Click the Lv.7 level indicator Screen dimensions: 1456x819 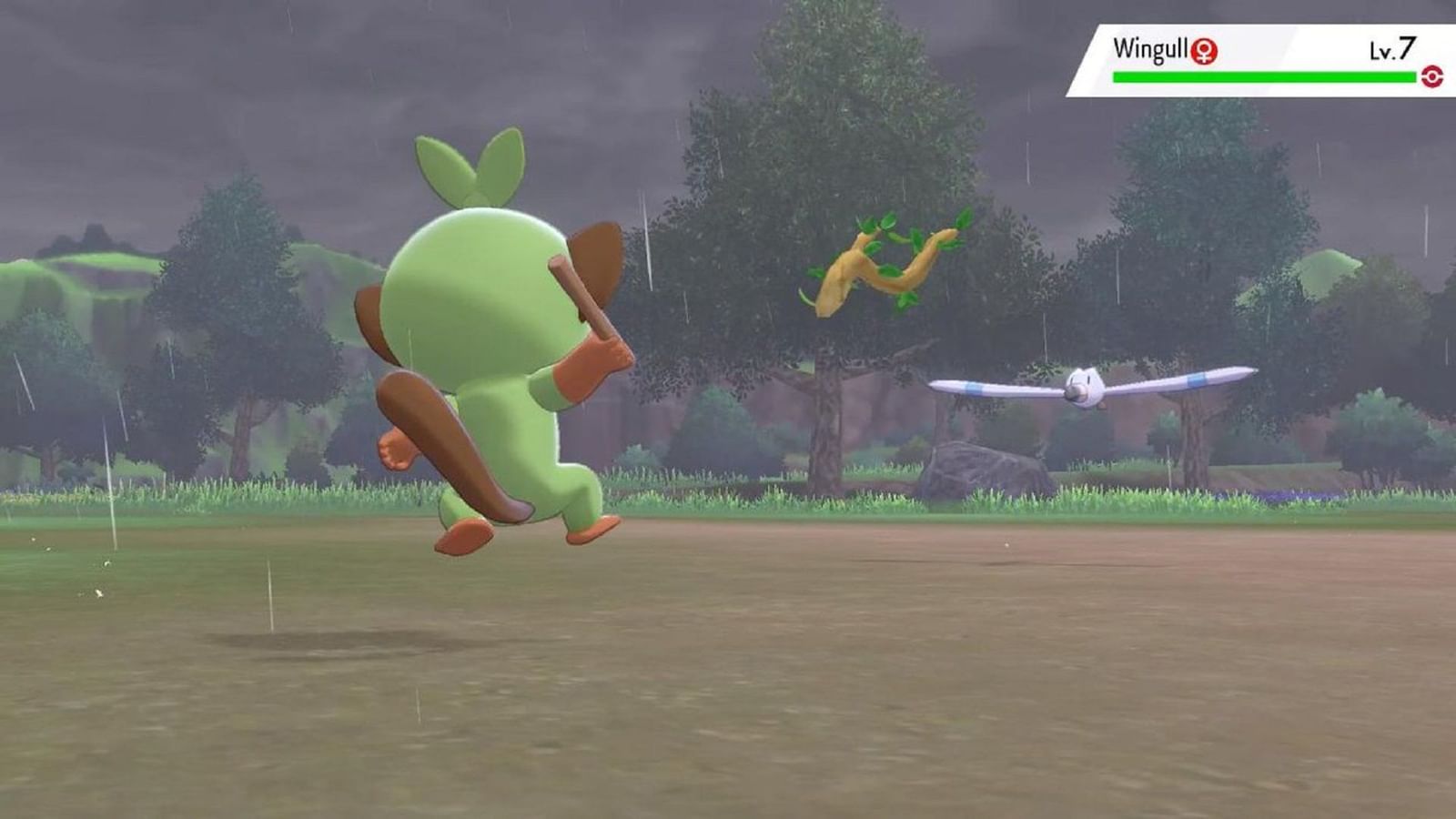click(1396, 50)
